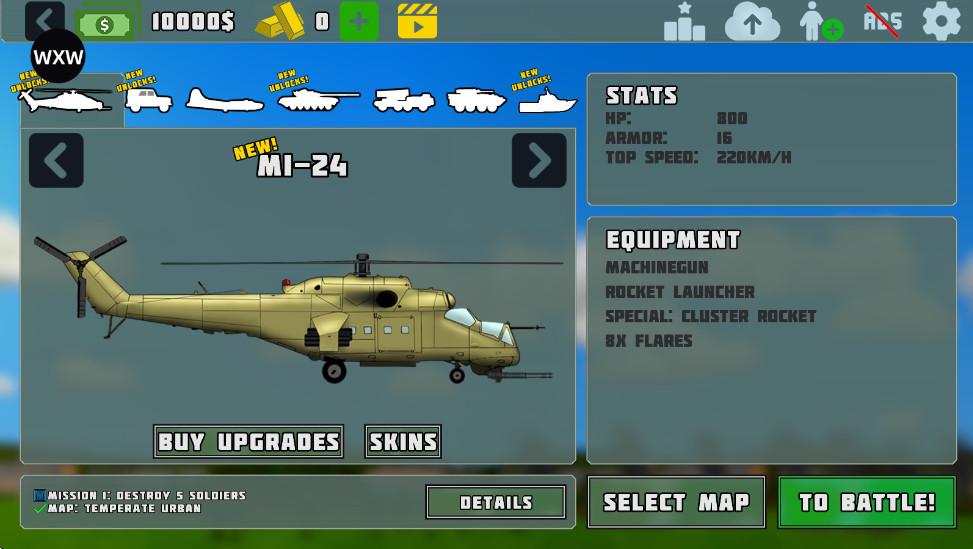973x549 pixels.
Task: Show the previous vehicle with left arrow
Action: point(56,160)
